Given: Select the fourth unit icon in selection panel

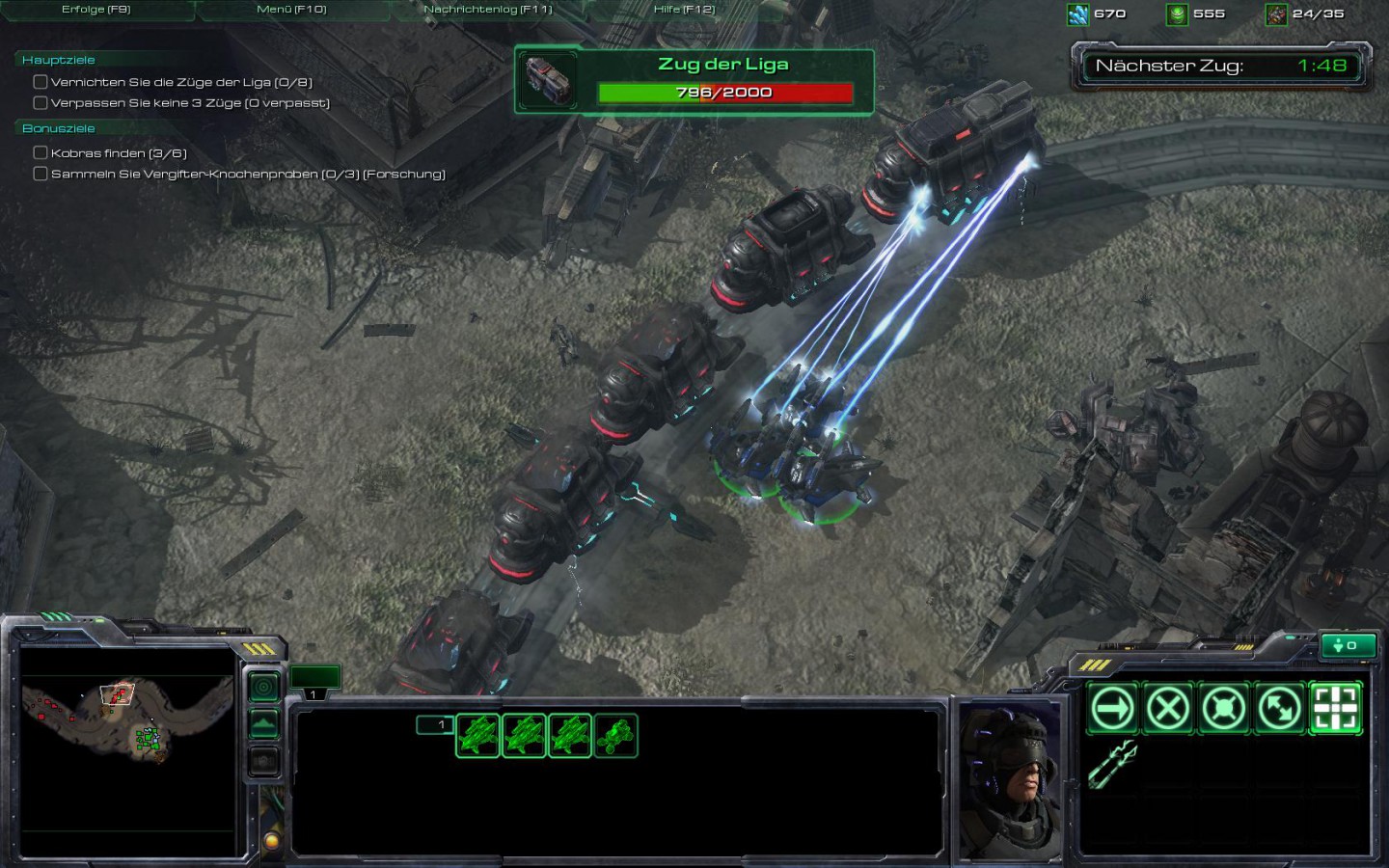Looking at the screenshot, I should click(615, 736).
